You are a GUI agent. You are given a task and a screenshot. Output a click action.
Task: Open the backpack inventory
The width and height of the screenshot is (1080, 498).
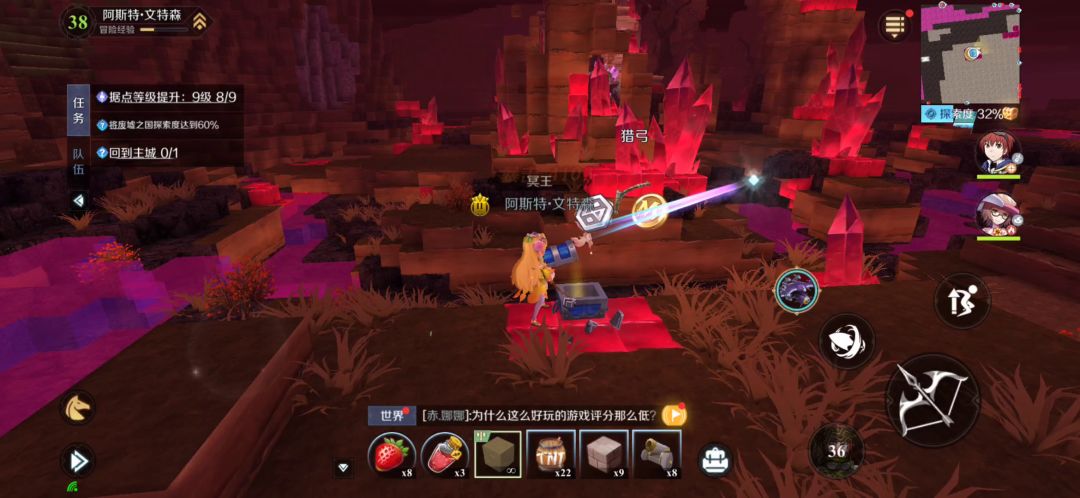(715, 460)
